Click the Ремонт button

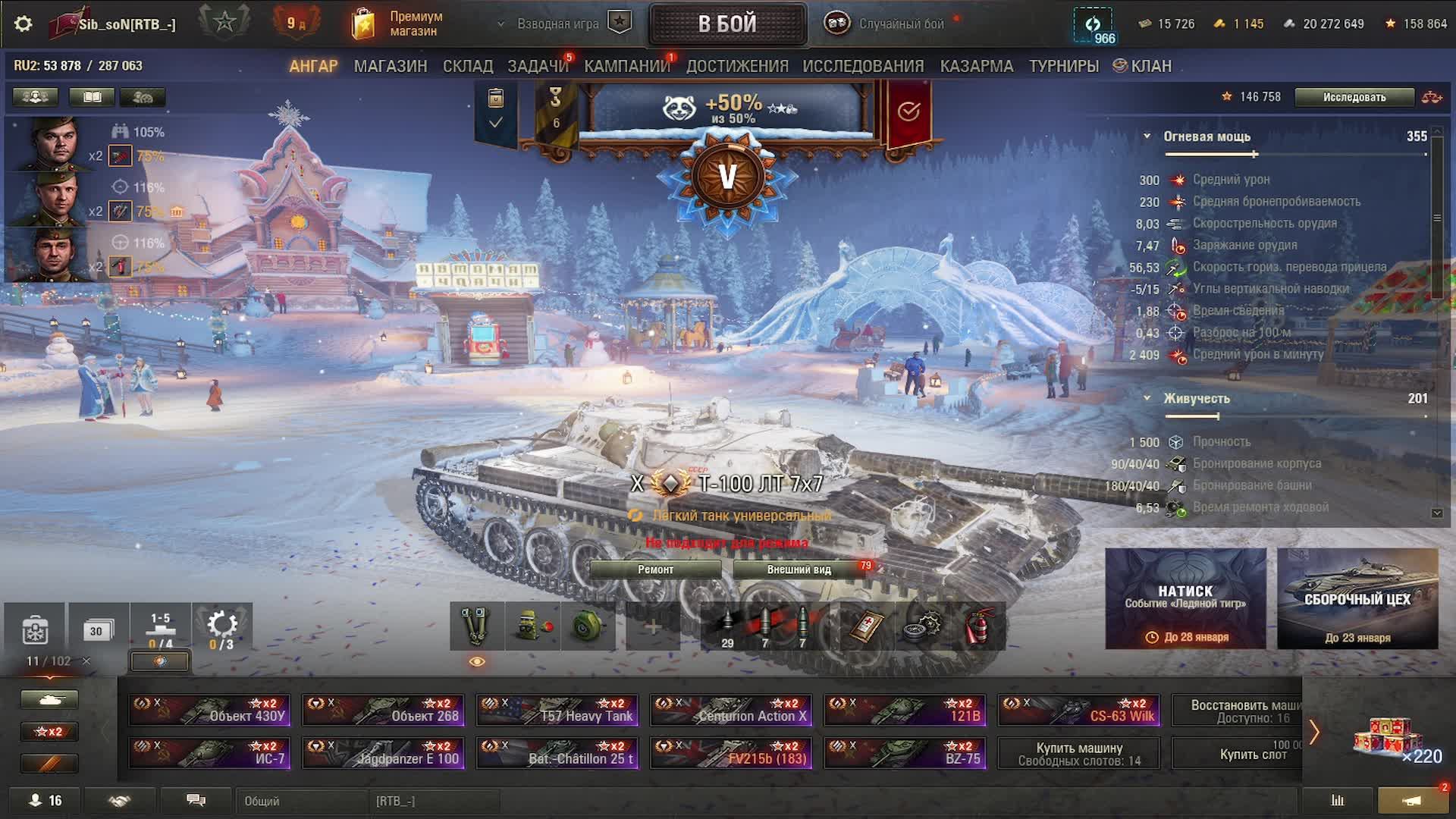pyautogui.click(x=655, y=570)
